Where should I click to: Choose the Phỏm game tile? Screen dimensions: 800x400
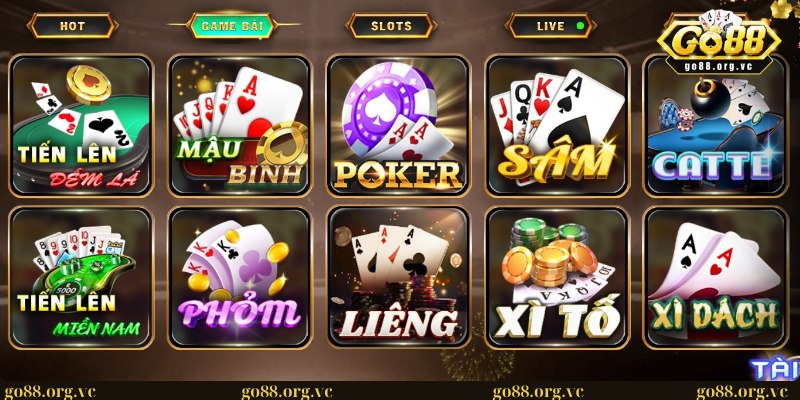(x=239, y=275)
